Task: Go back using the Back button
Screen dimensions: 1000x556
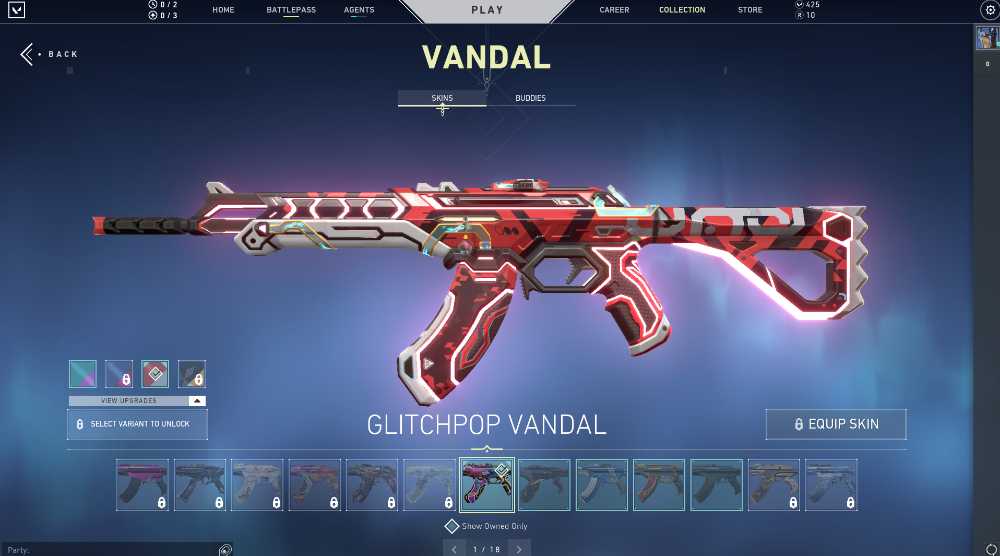Action: (50, 54)
